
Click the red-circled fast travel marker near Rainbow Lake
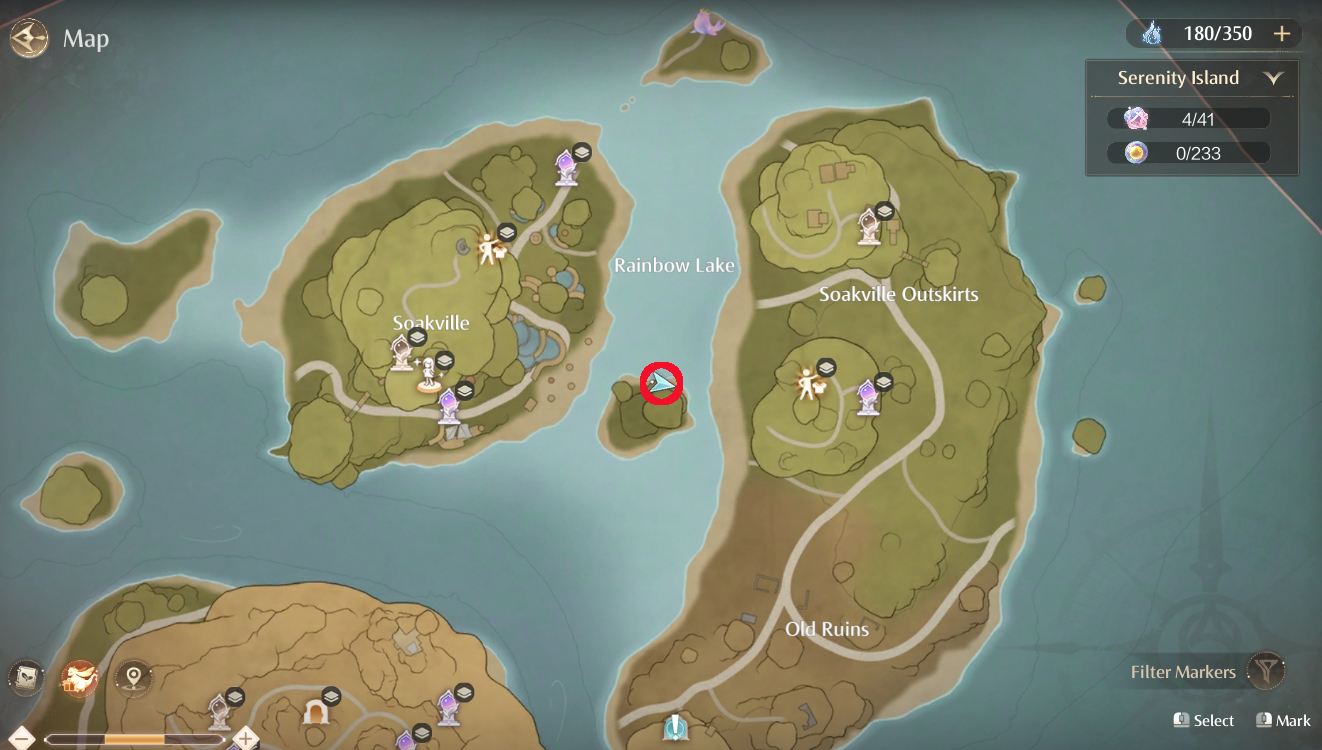[x=661, y=385]
